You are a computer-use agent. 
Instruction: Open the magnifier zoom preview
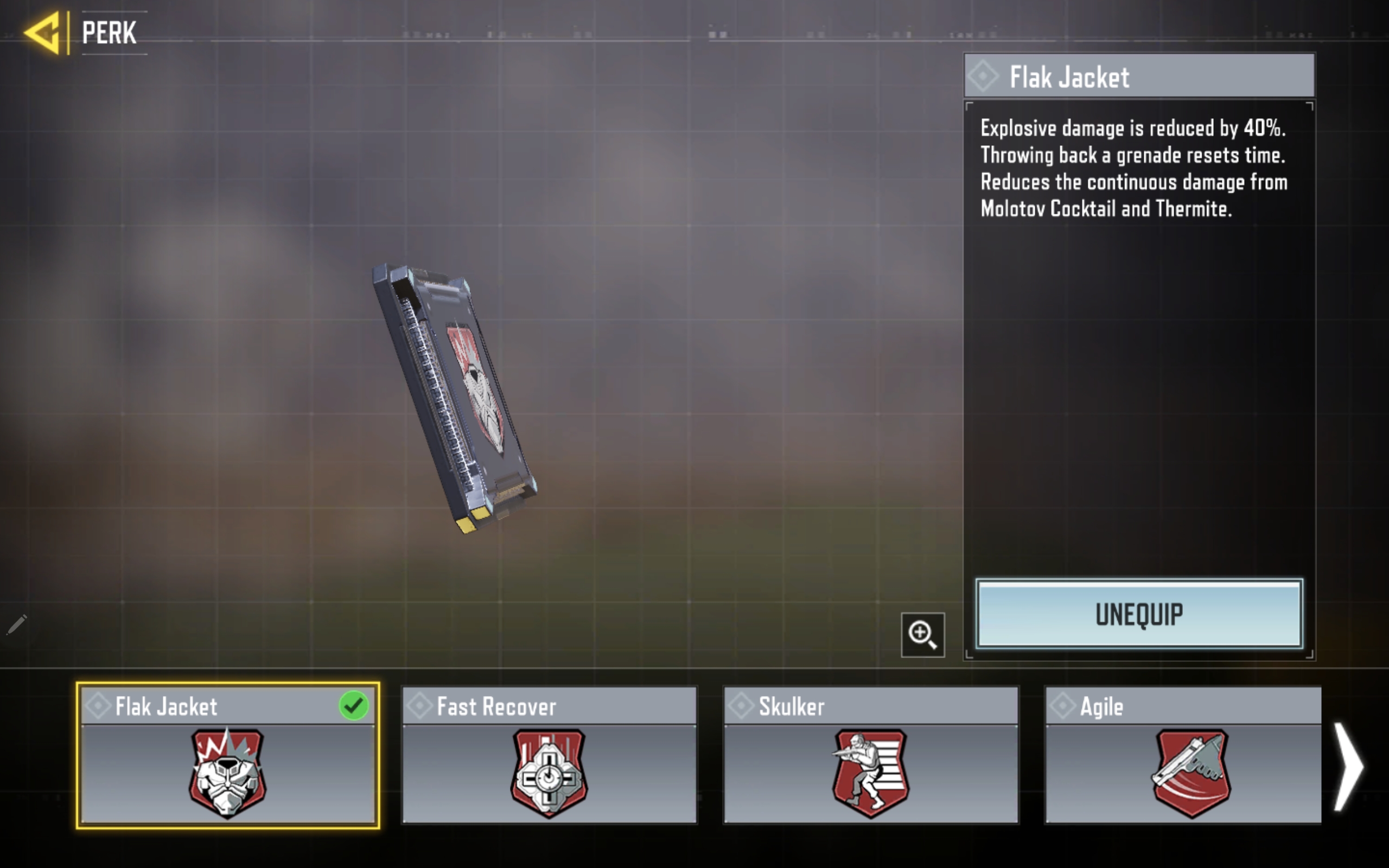tap(922, 634)
